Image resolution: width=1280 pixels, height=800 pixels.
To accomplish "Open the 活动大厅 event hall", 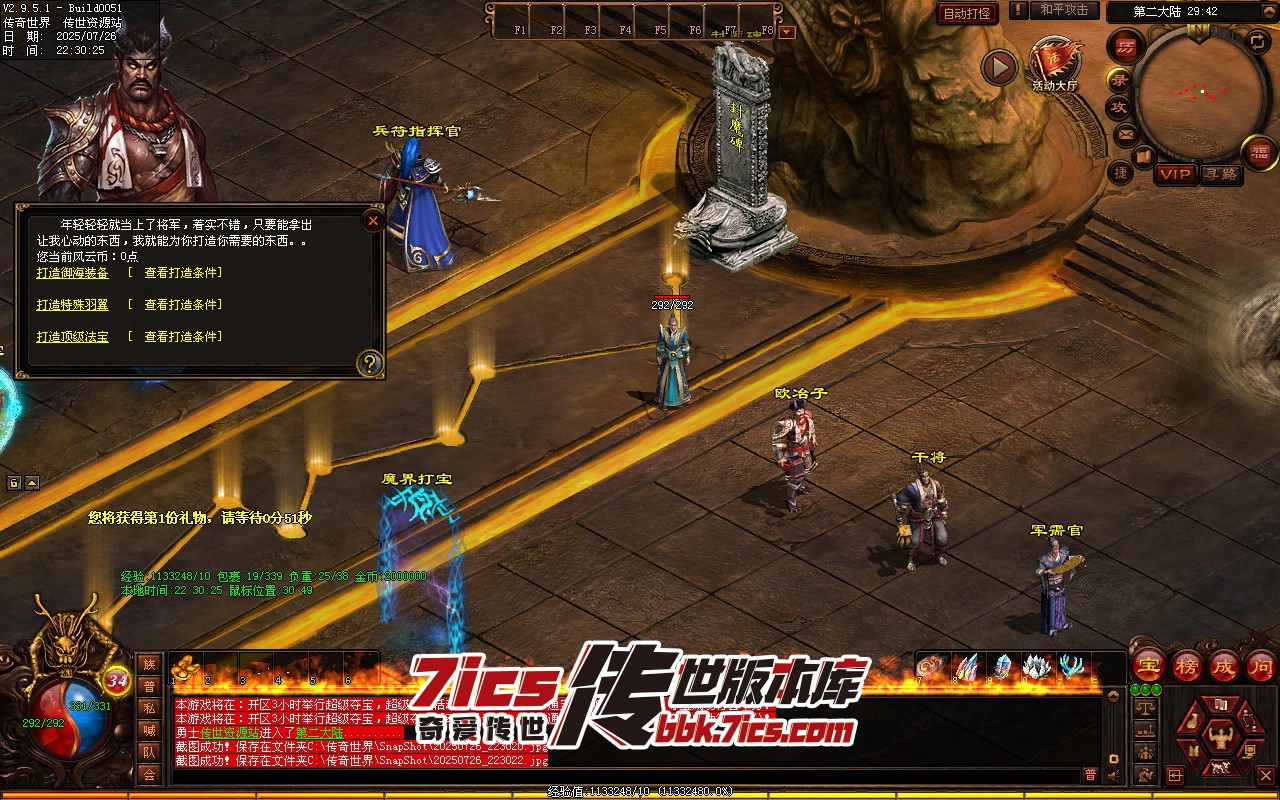I will 1055,64.
